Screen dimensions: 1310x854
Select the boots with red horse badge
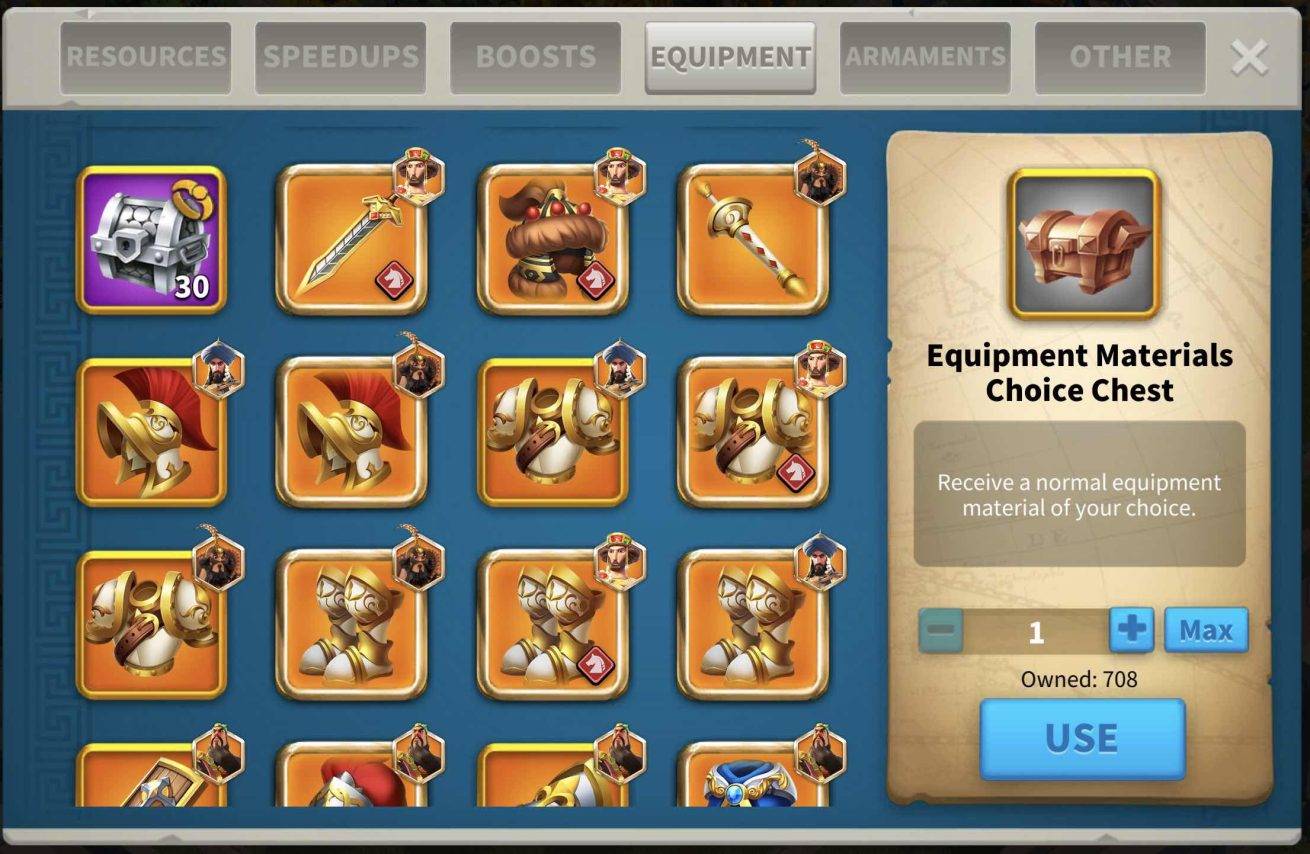point(552,624)
